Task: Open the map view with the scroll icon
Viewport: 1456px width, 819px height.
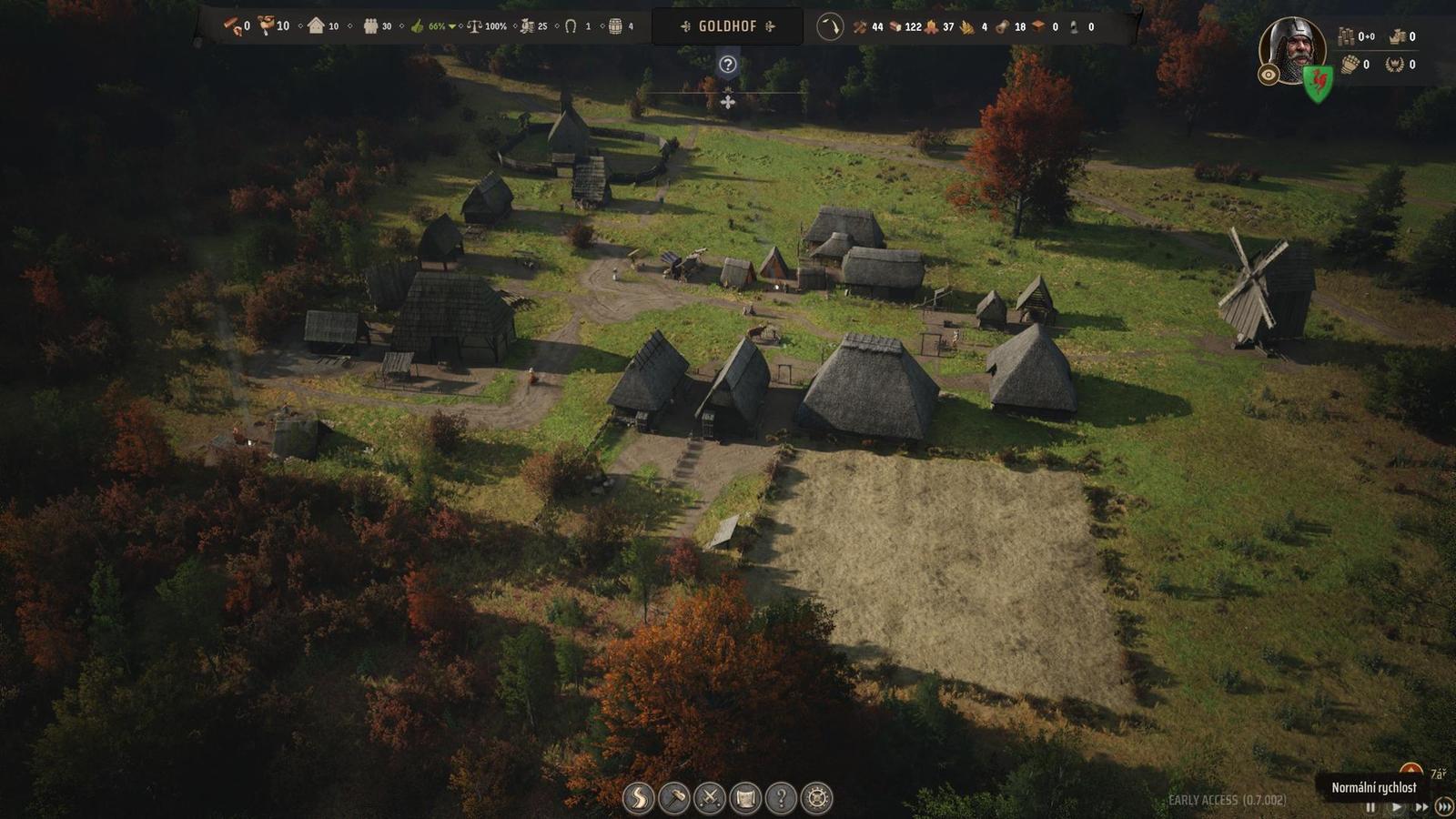Action: click(x=744, y=798)
